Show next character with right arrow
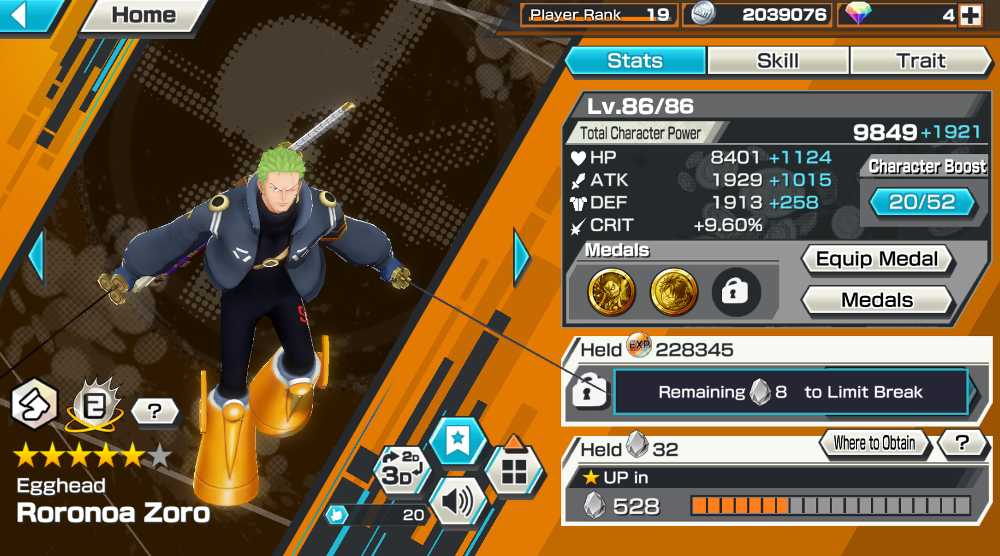This screenshot has height=556, width=1000. (521, 257)
